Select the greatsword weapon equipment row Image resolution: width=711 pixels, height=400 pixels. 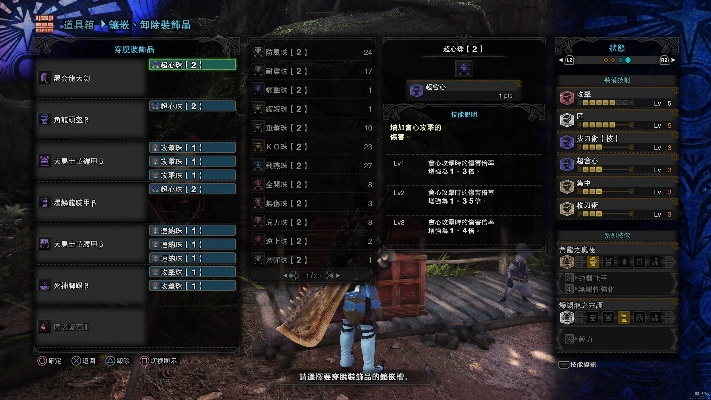click(x=90, y=77)
